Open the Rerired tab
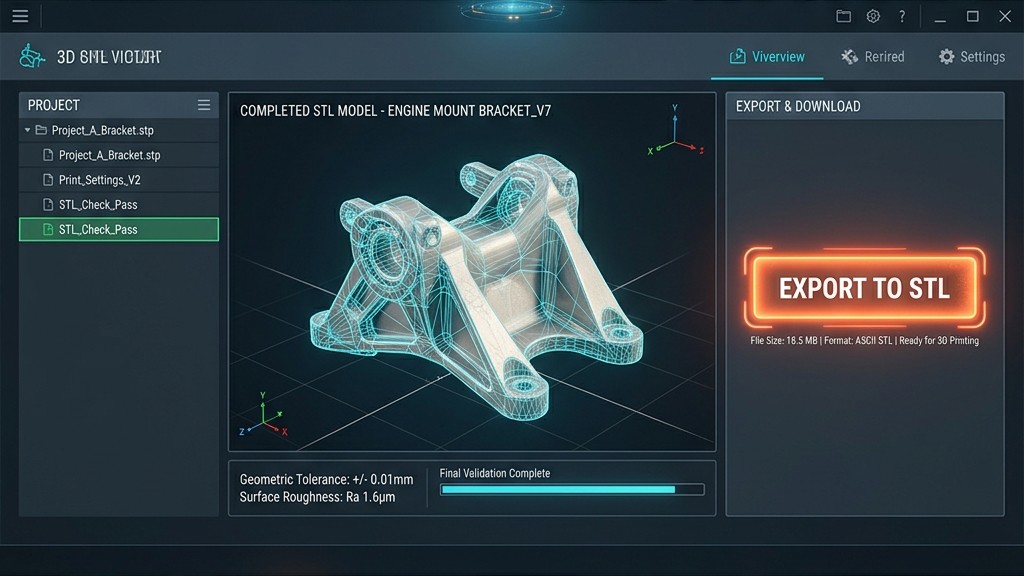This screenshot has height=576, width=1024. 873,57
